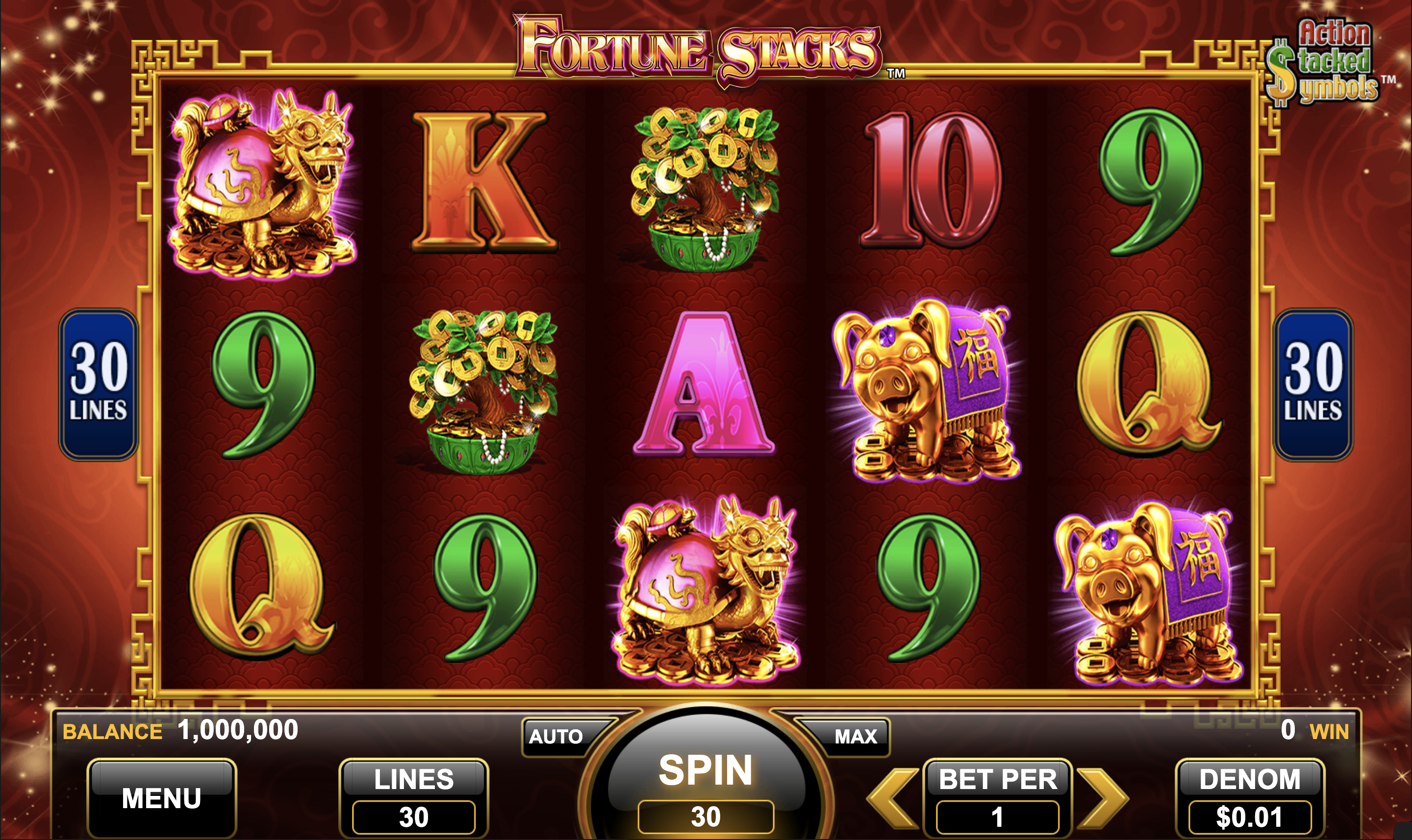
Task: Place the MAX bet
Action: pos(855,736)
